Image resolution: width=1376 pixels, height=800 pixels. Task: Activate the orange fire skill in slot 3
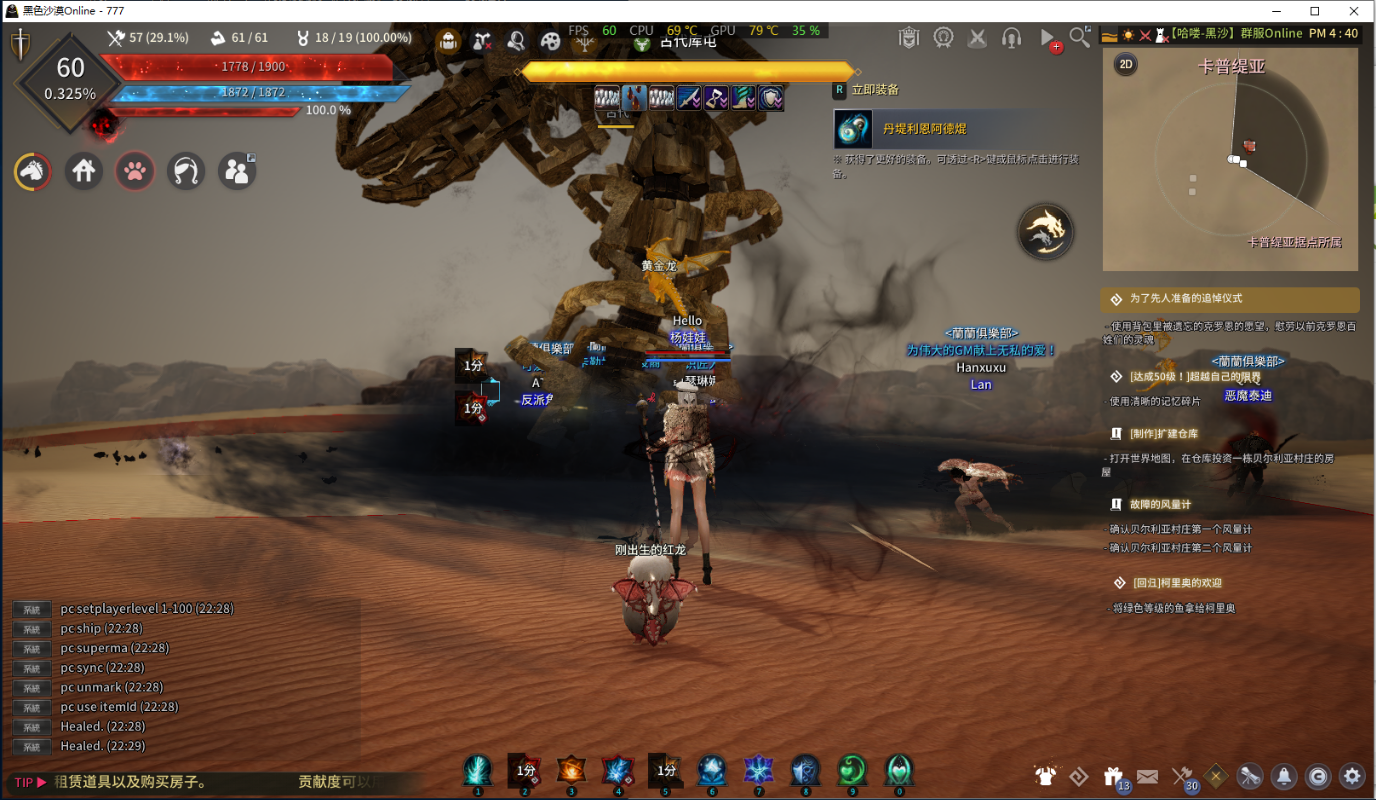[571, 770]
